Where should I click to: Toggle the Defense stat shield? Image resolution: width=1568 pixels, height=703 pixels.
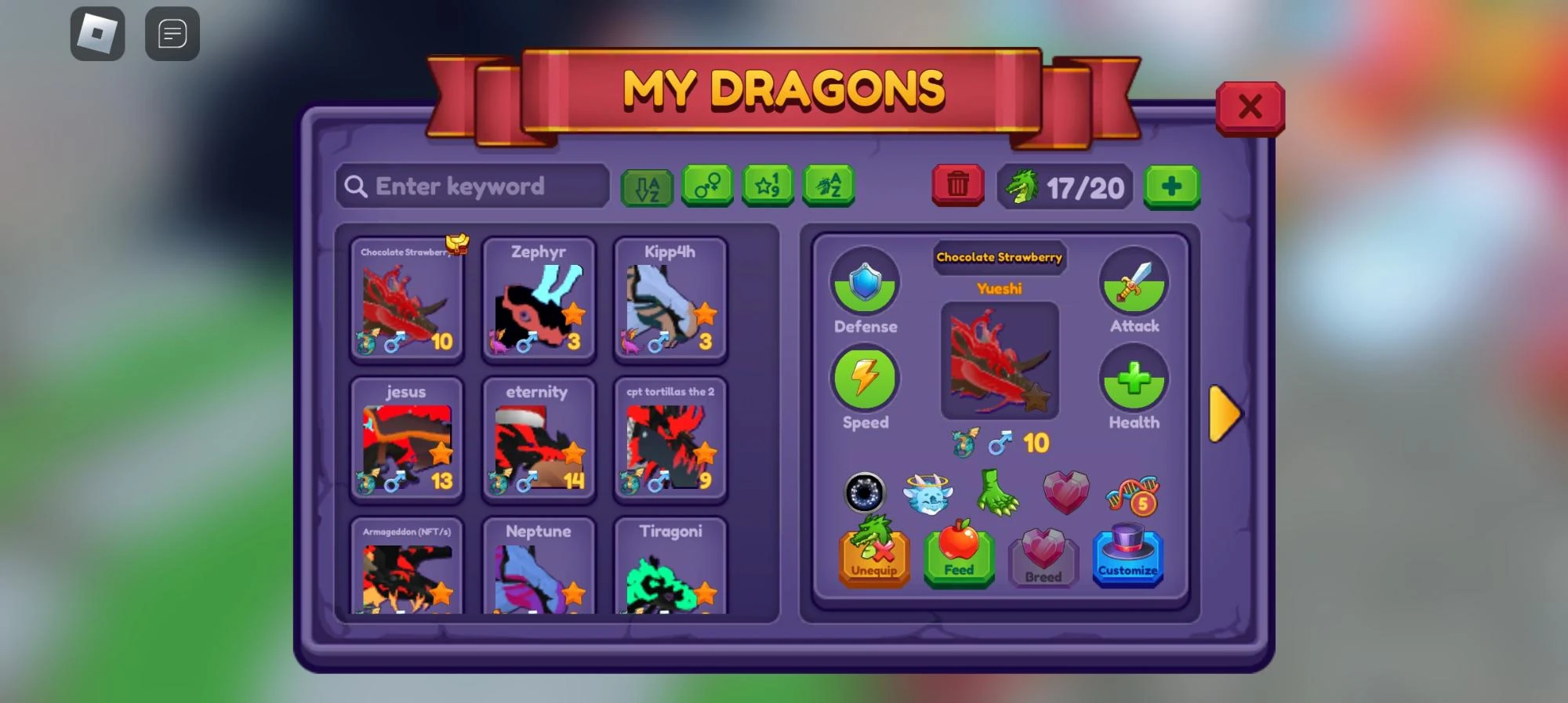point(865,282)
